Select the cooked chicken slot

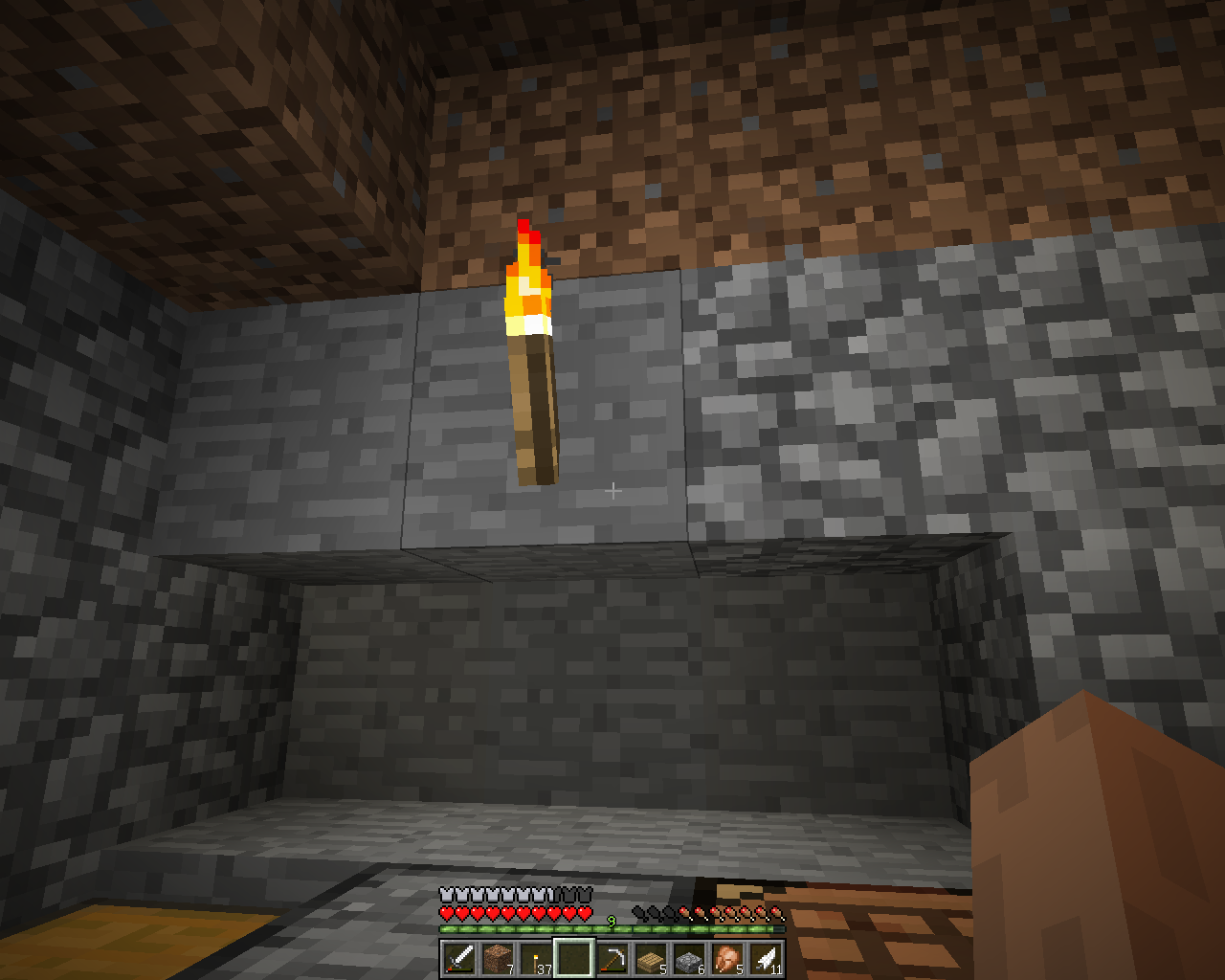(x=727, y=958)
